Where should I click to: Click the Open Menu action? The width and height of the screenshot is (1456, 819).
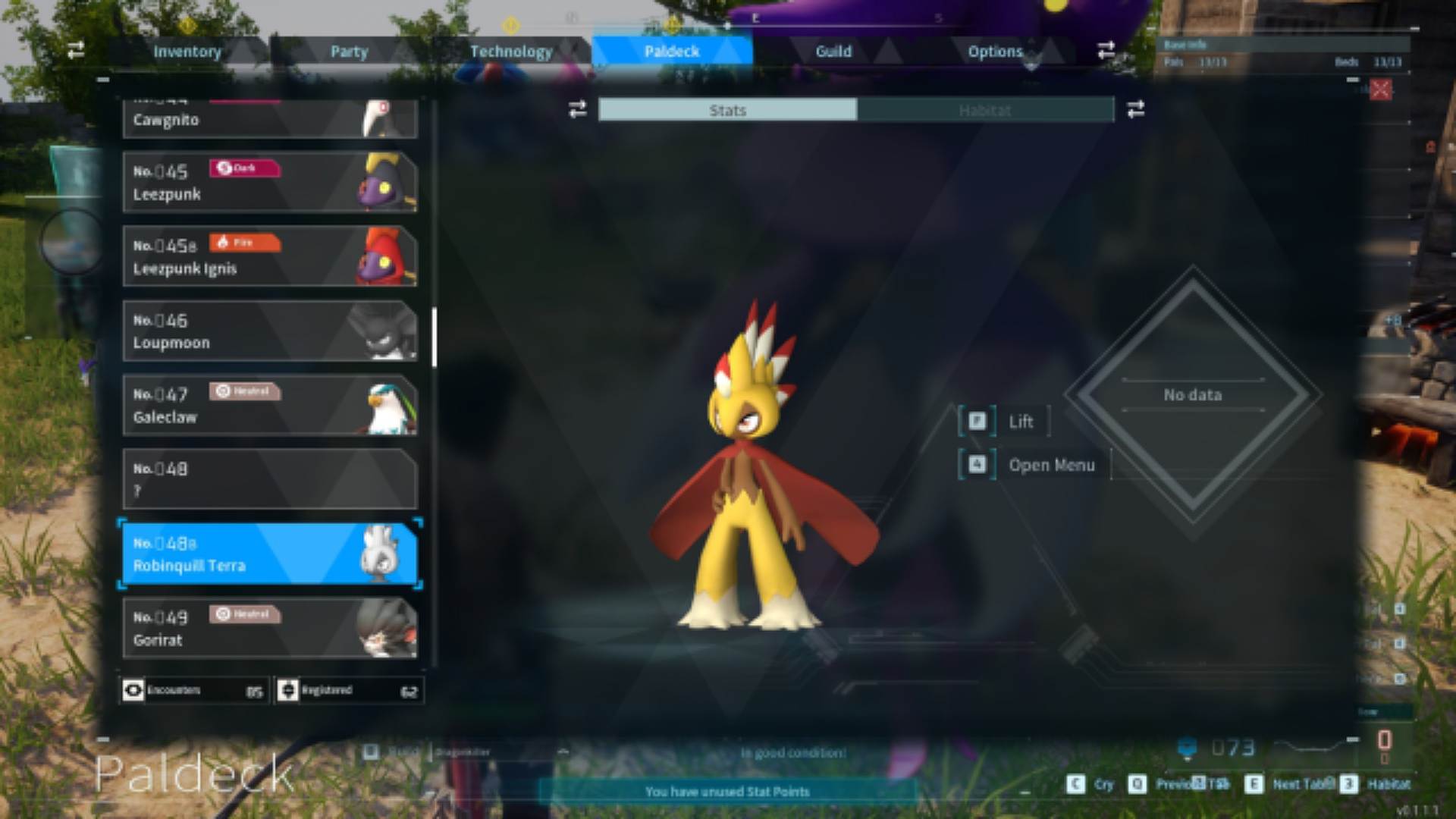click(x=1051, y=466)
